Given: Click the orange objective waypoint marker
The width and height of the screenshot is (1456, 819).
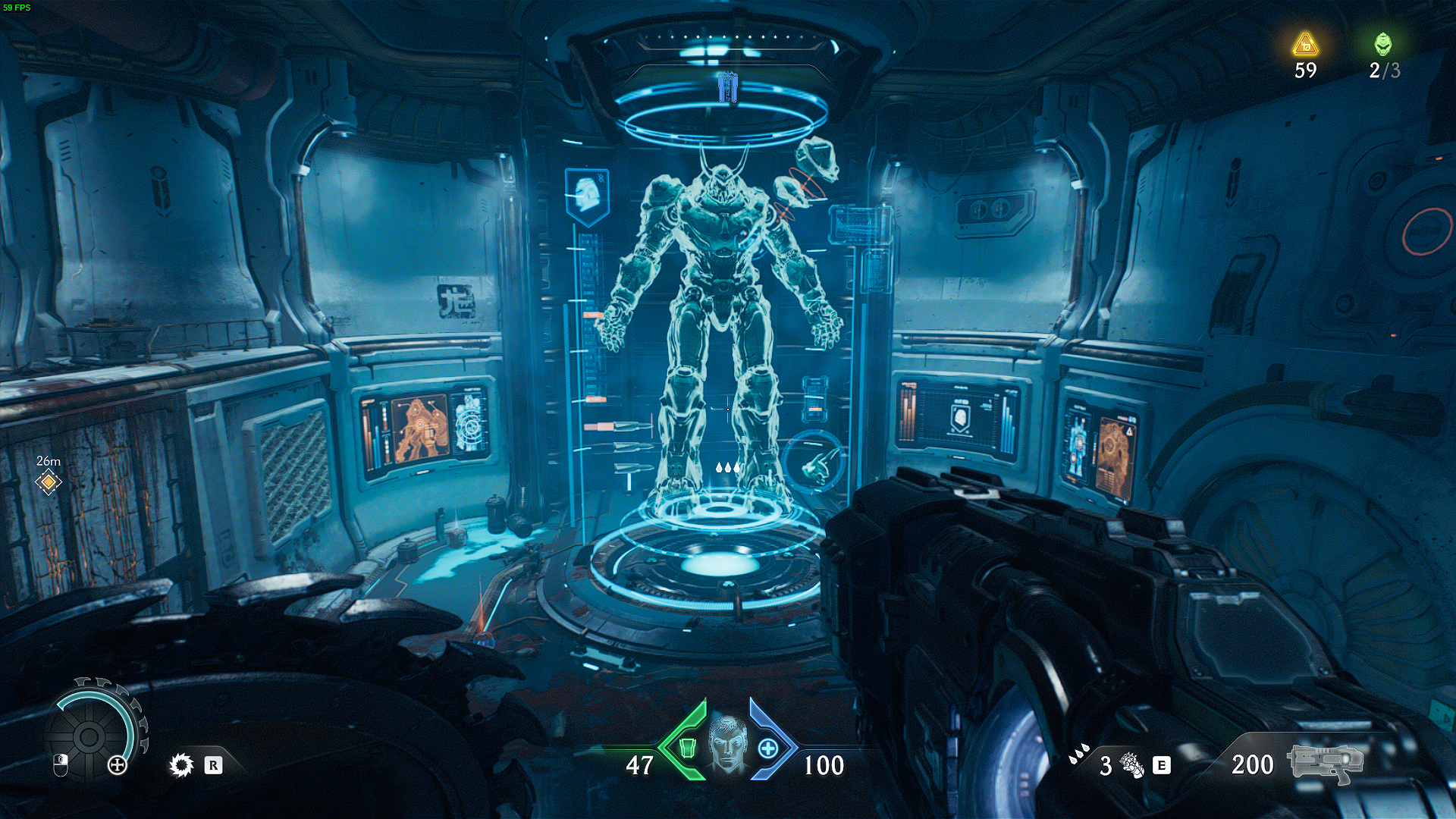Looking at the screenshot, I should tap(49, 482).
